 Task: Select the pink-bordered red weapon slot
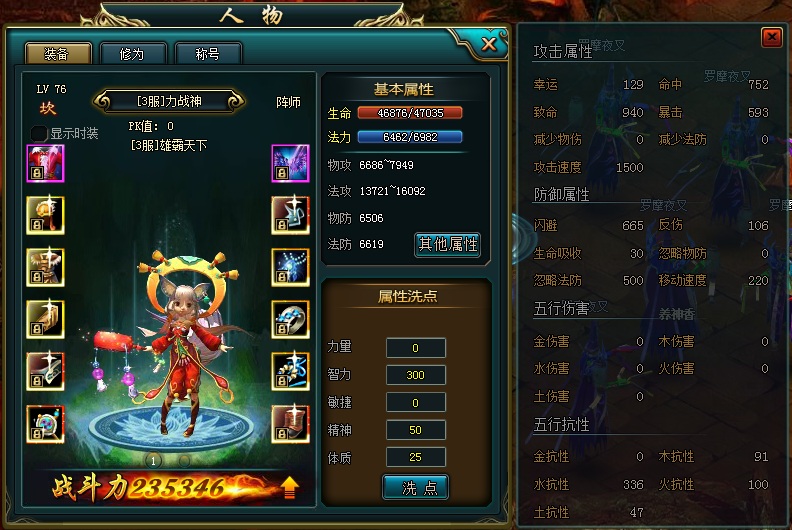pyautogui.click(x=45, y=163)
